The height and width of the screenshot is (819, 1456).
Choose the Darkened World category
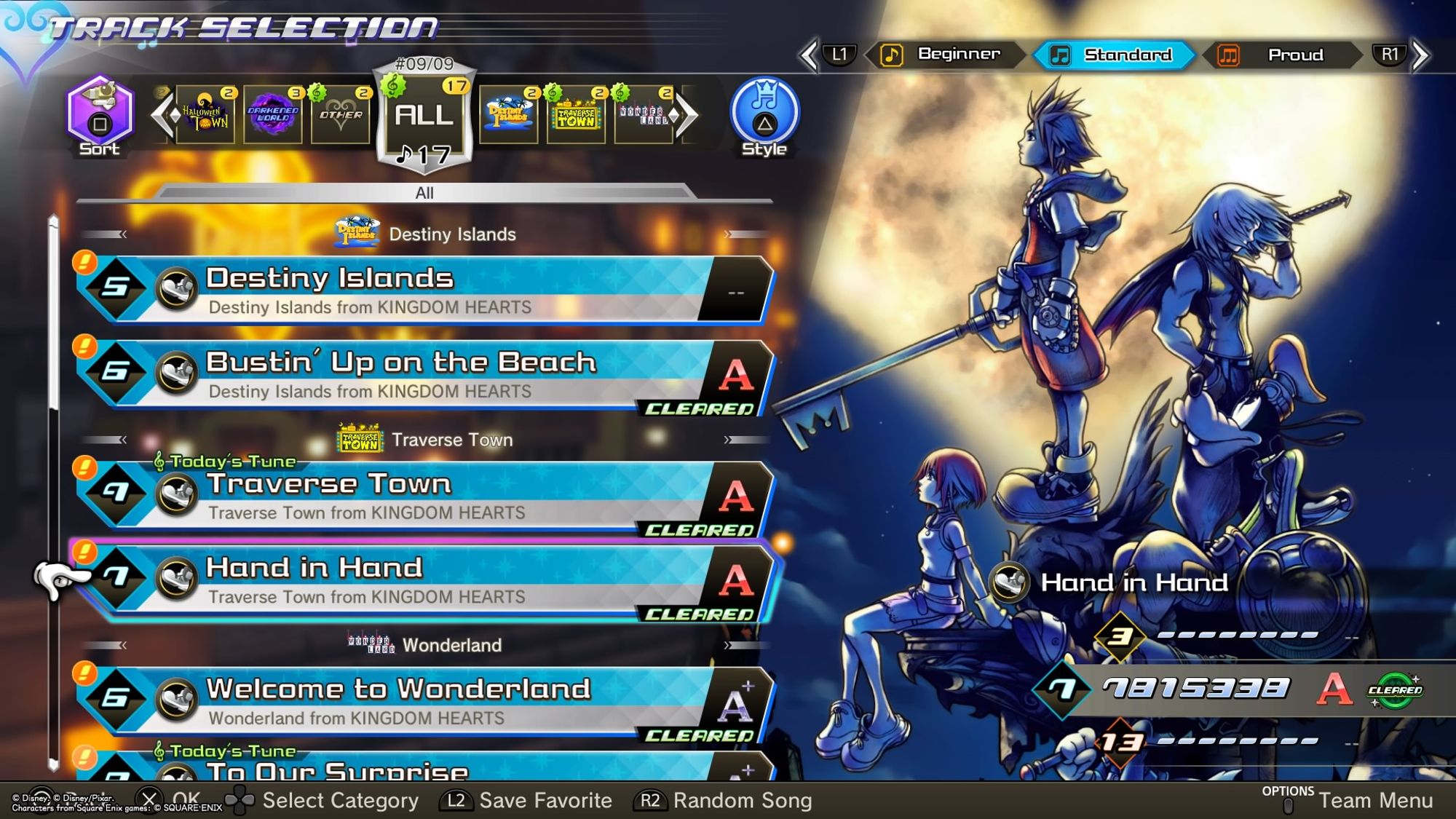coord(273,115)
